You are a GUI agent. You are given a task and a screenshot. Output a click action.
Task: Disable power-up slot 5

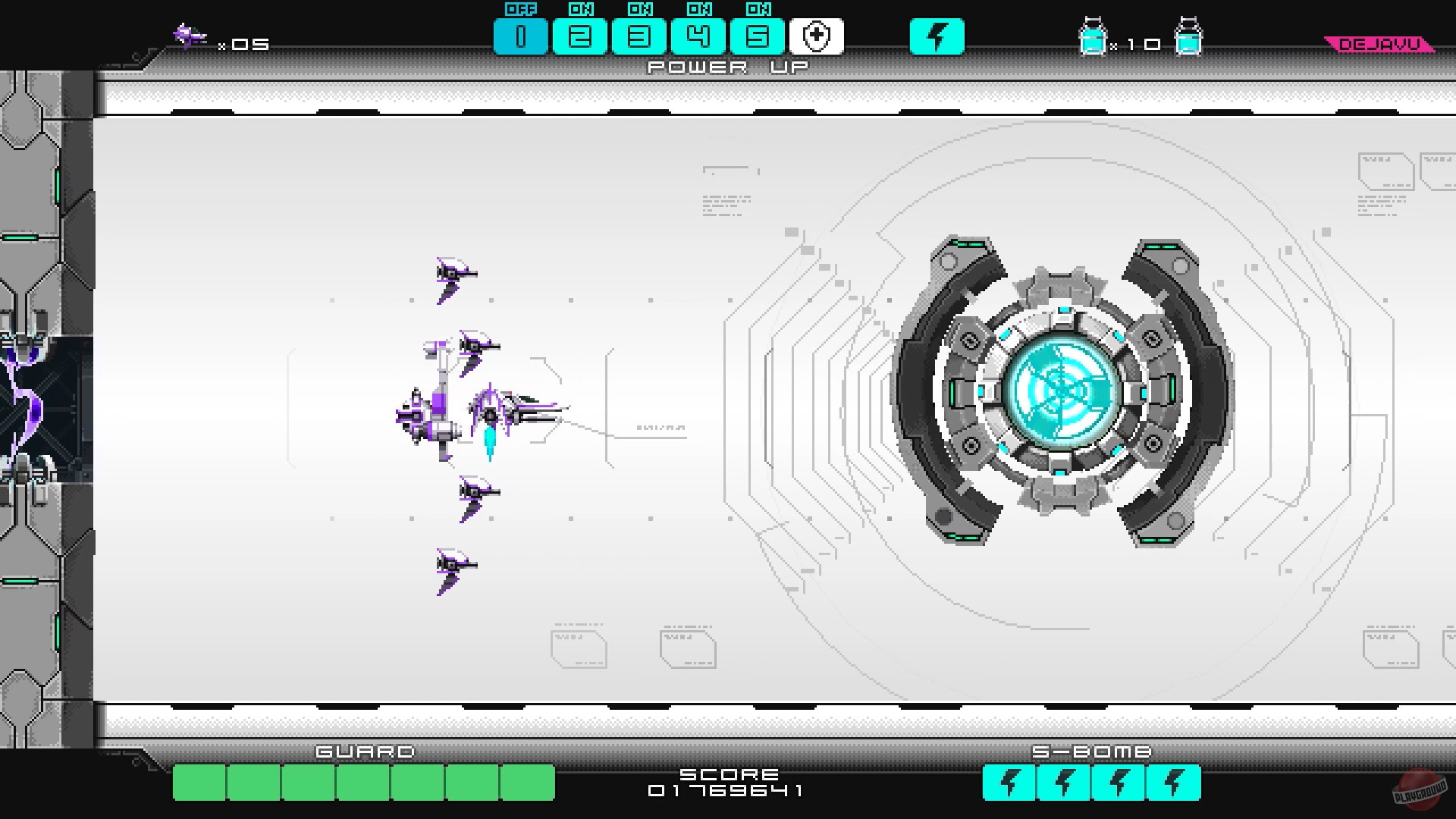pos(758,35)
